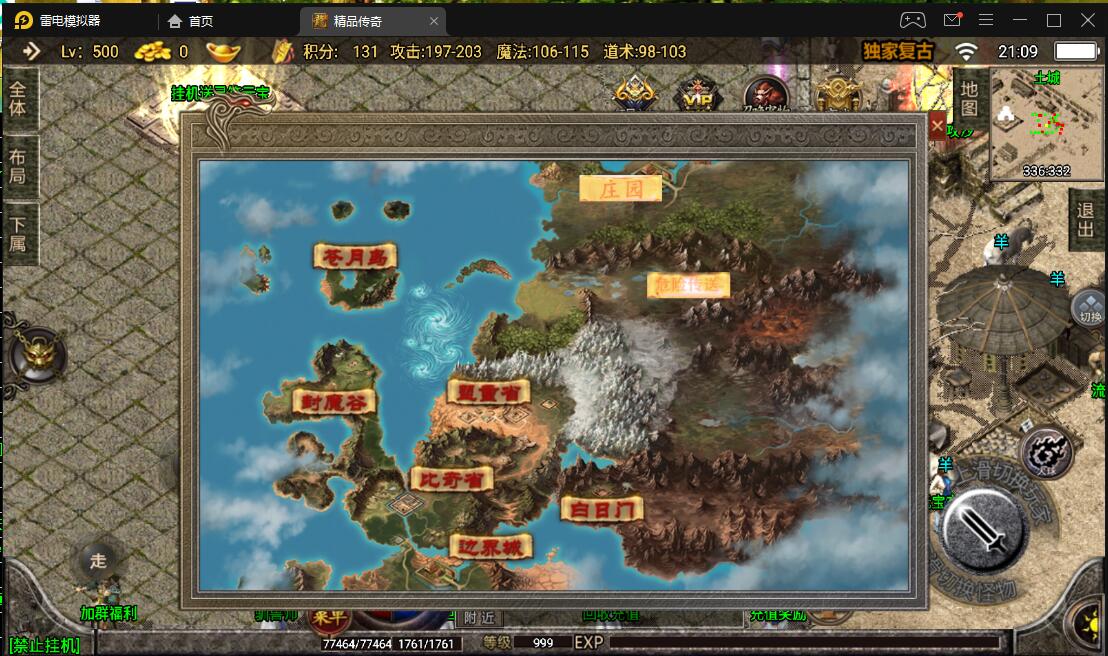This screenshot has width=1108, height=656.
Task: Choose 边界城 on the world map
Action: (x=490, y=547)
